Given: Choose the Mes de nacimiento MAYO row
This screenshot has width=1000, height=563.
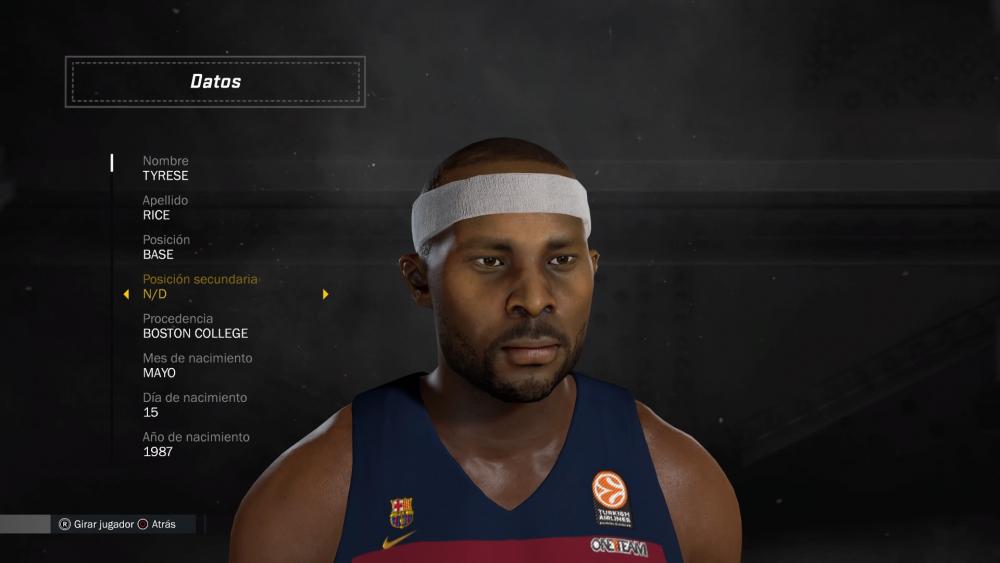Looking at the screenshot, I should pyautogui.click(x=197, y=365).
